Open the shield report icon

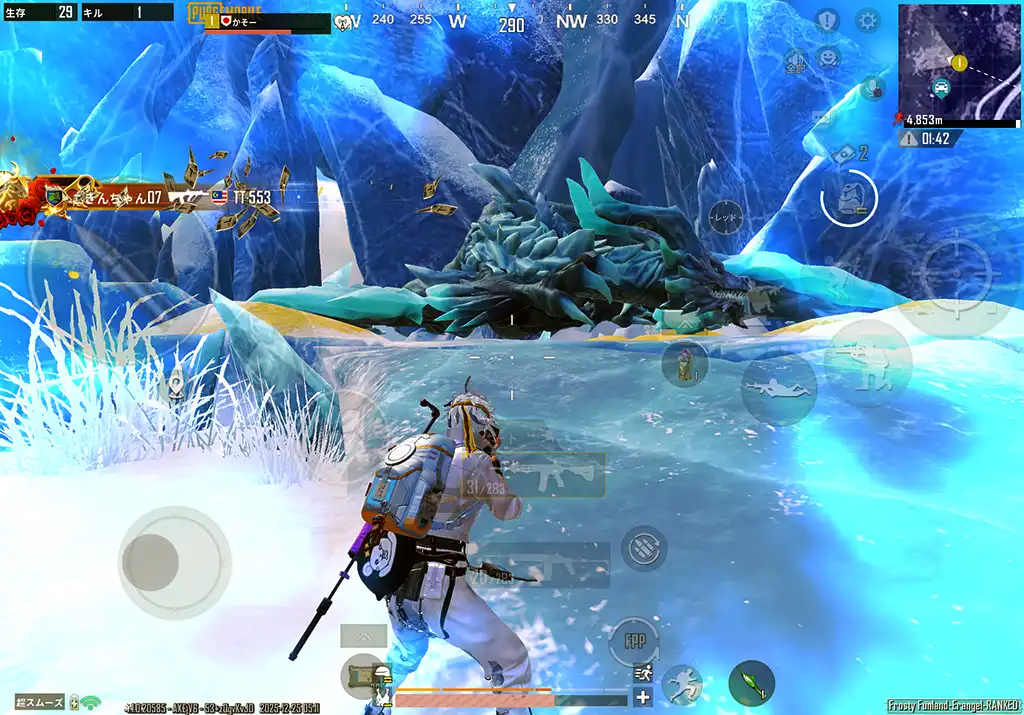[826, 20]
